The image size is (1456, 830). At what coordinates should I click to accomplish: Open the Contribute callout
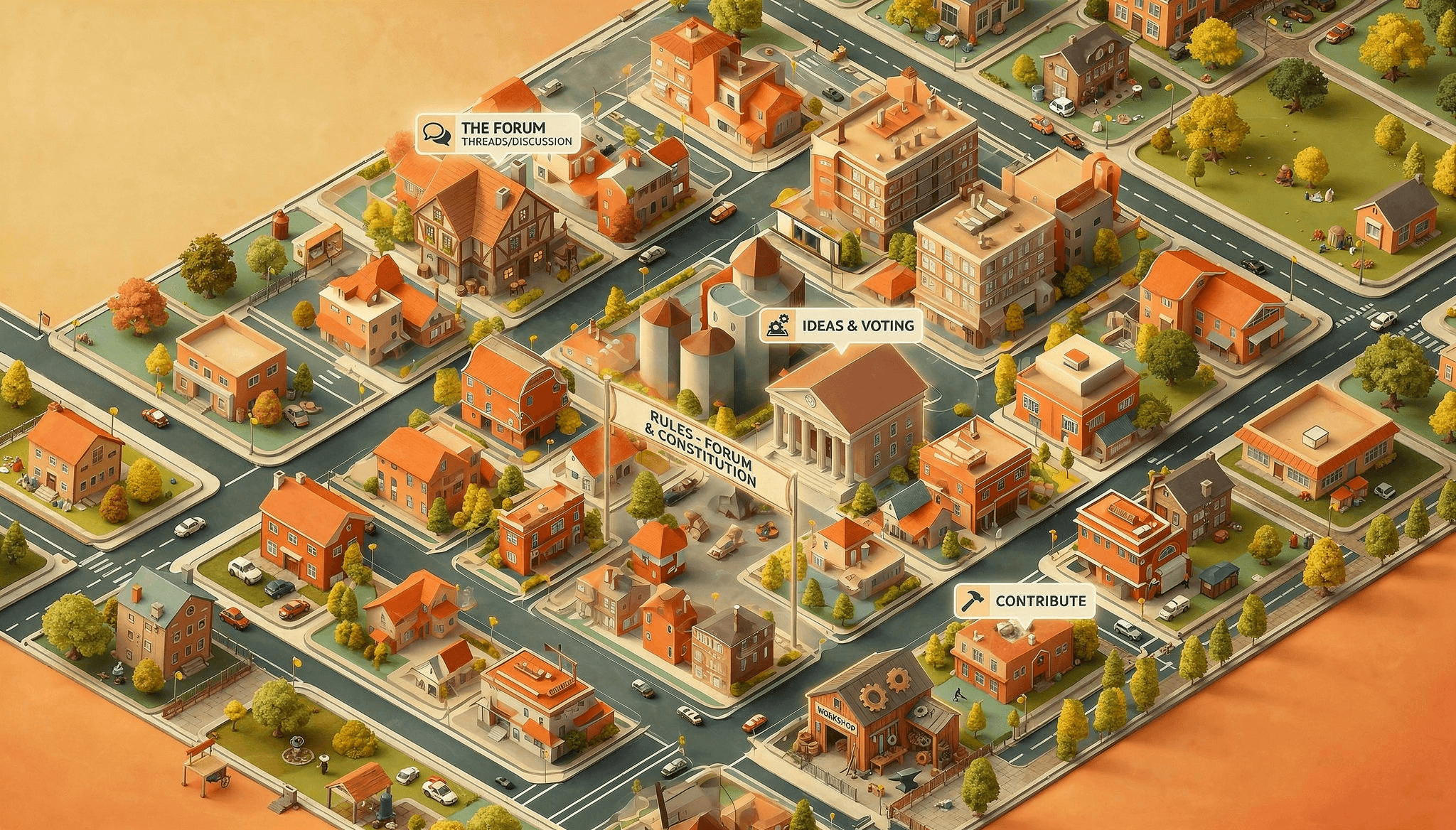coord(1024,600)
